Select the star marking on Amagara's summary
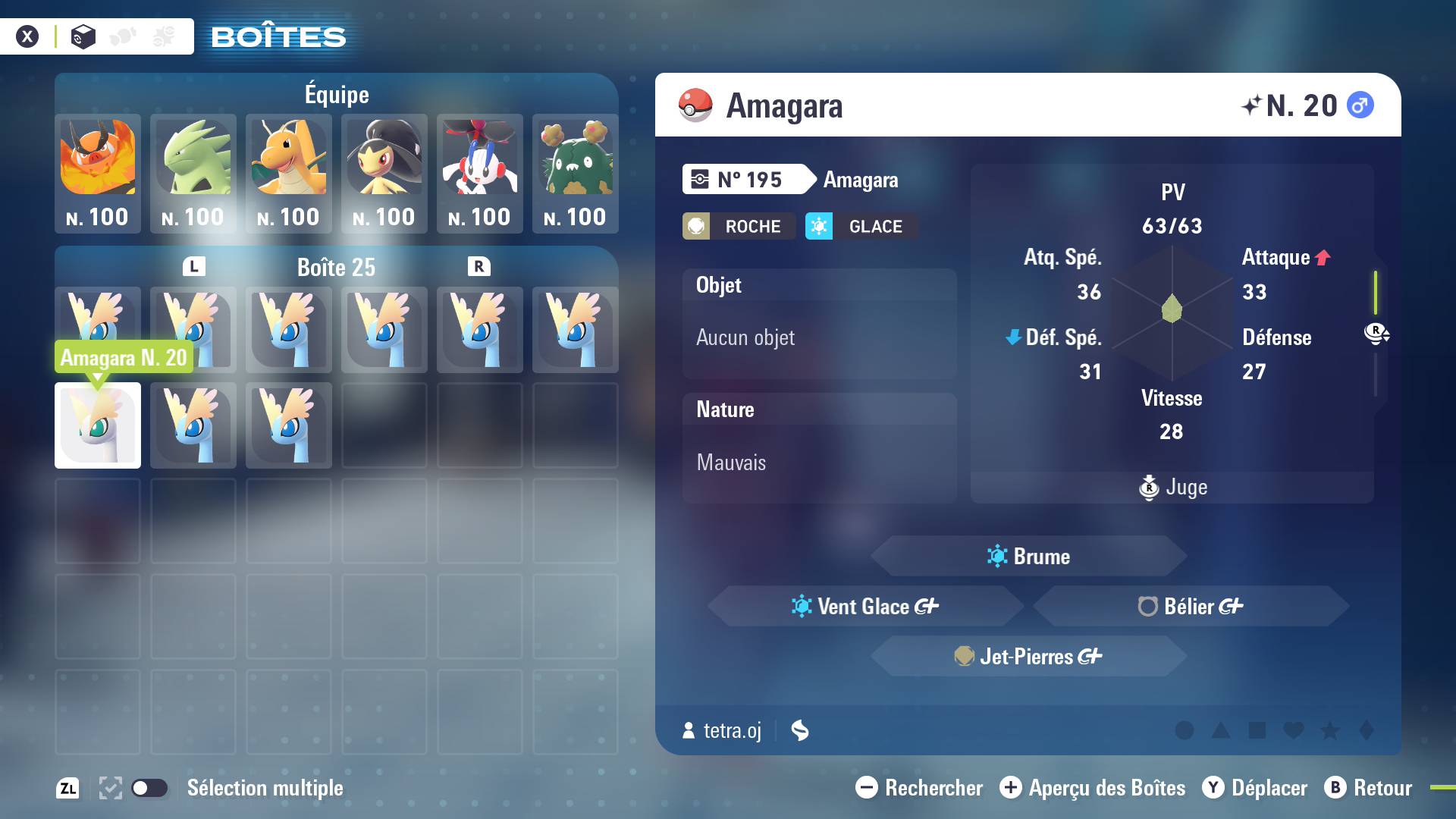The width and height of the screenshot is (1456, 819). pos(1329,730)
